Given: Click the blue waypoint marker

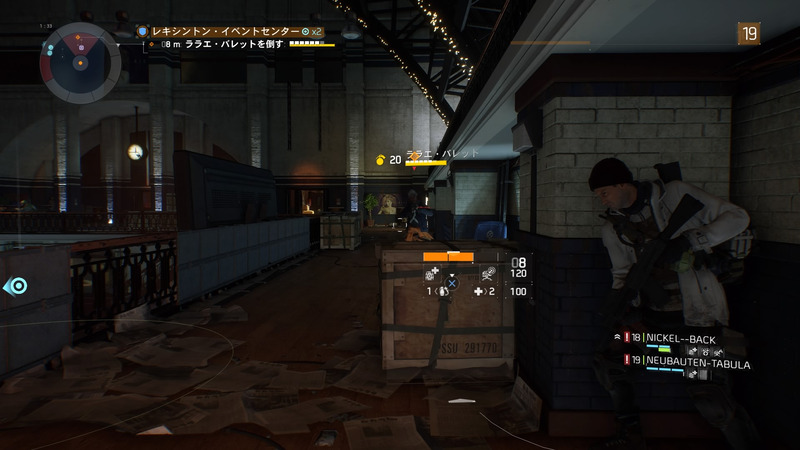Looking at the screenshot, I should (x=17, y=286).
